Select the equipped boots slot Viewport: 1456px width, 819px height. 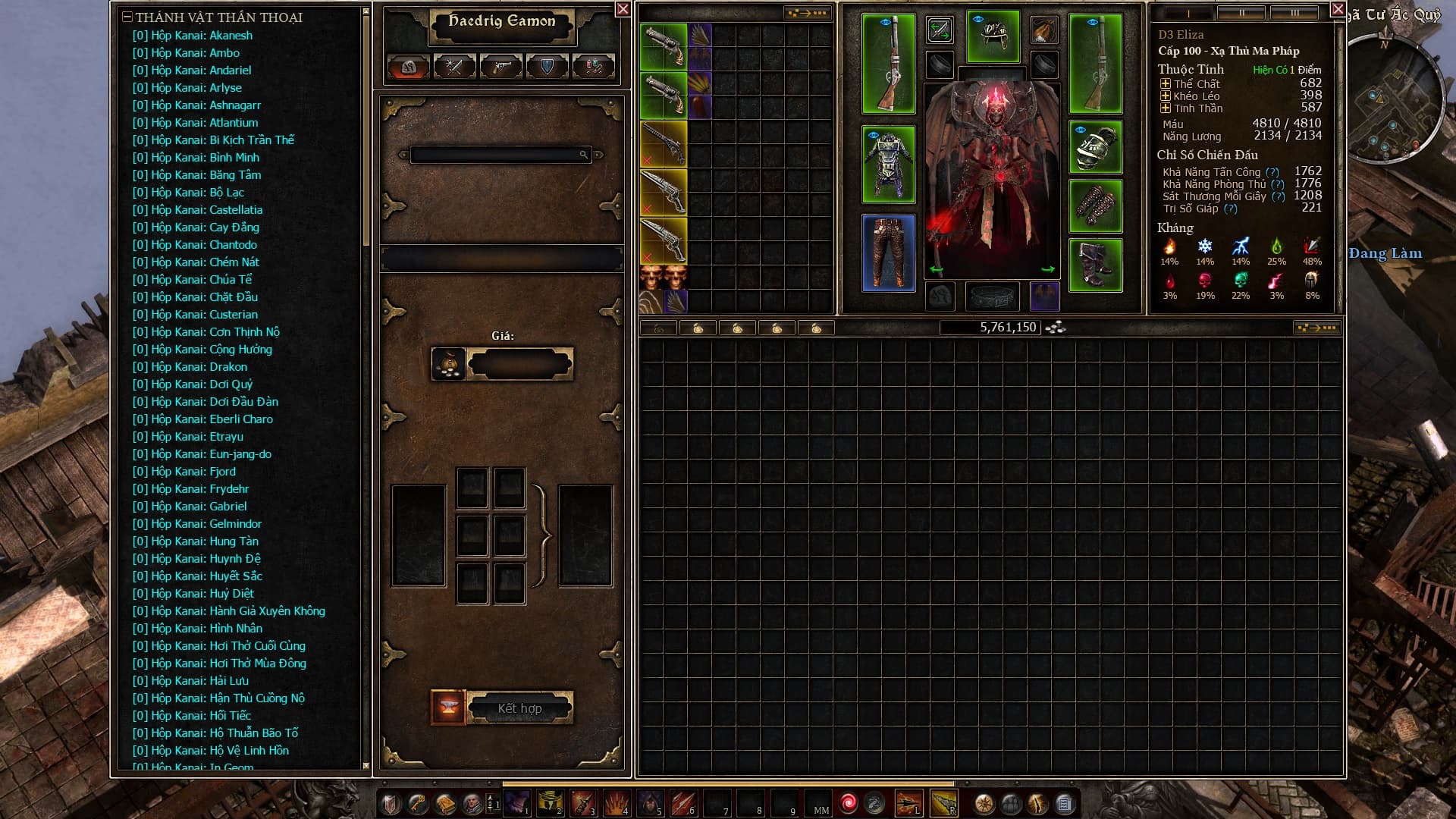(x=1095, y=265)
